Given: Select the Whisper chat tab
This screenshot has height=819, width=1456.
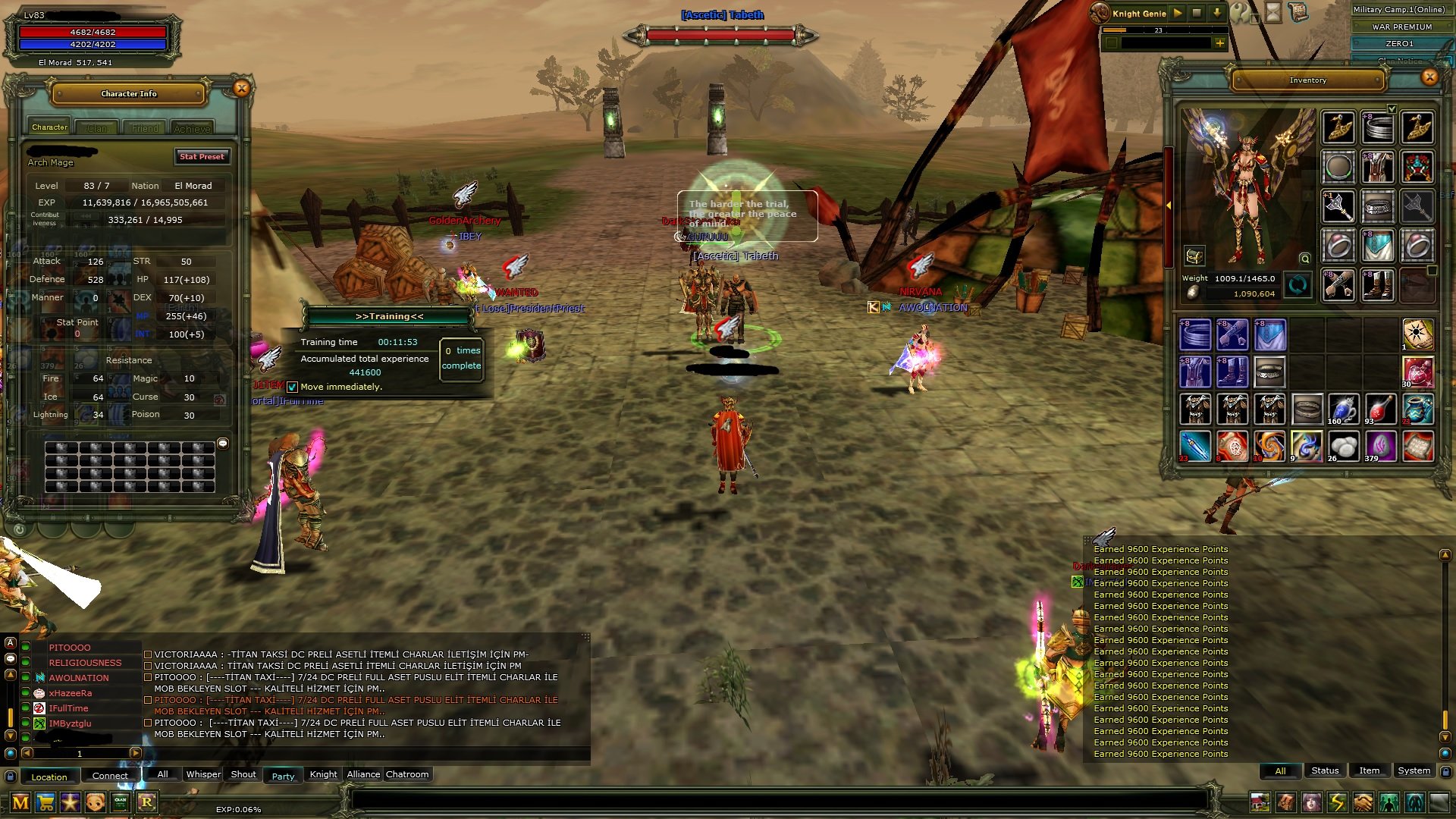Looking at the screenshot, I should coord(202,774).
